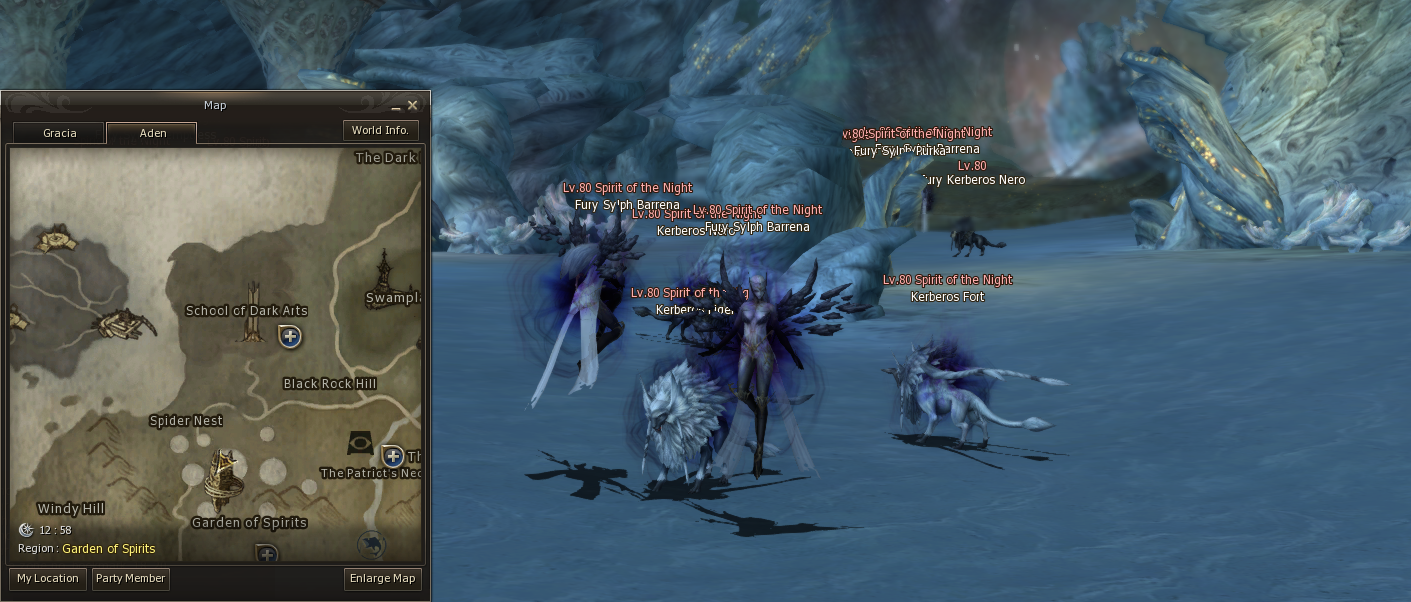Click the blue cross shield marker near School of Dark Arts

[x=290, y=336]
